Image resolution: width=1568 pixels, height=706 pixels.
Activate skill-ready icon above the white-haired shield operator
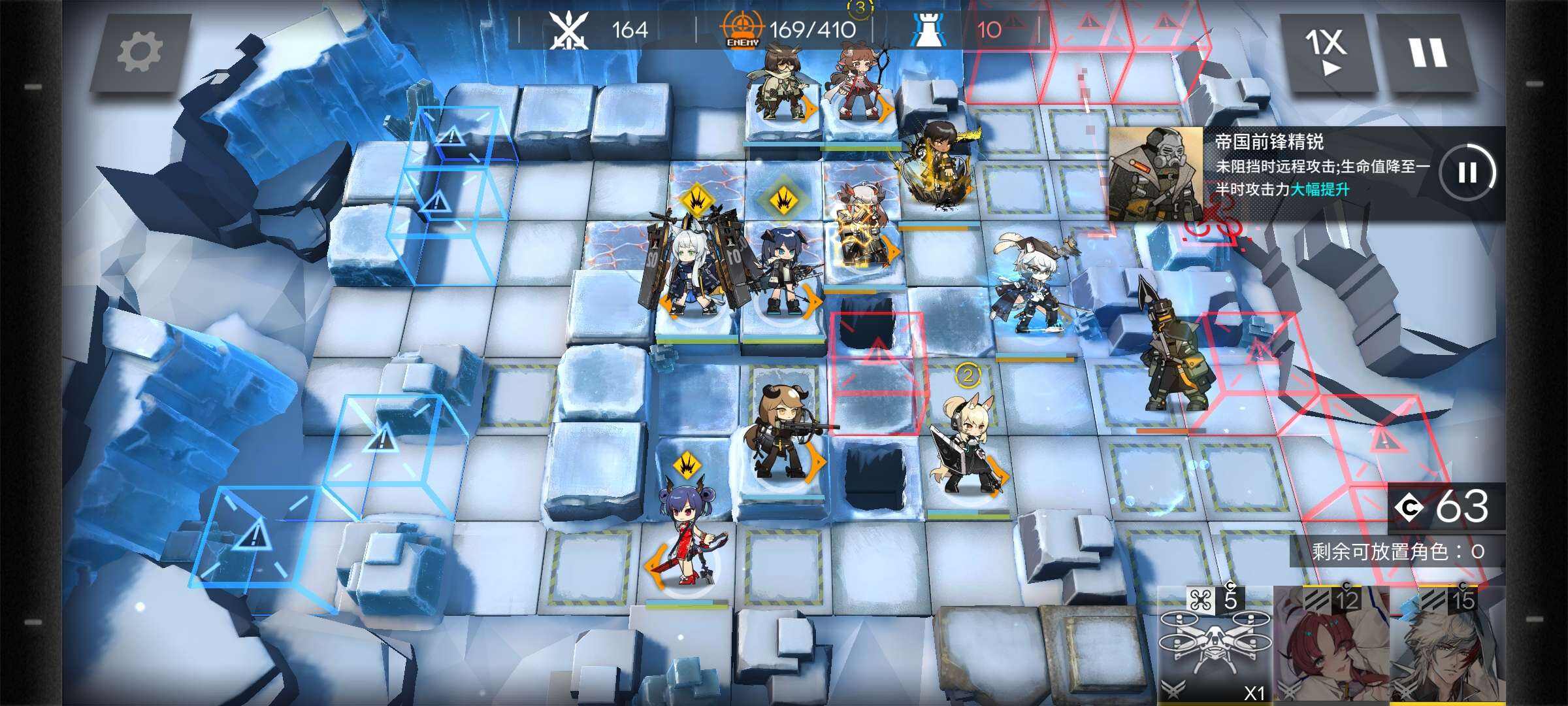pos(695,201)
